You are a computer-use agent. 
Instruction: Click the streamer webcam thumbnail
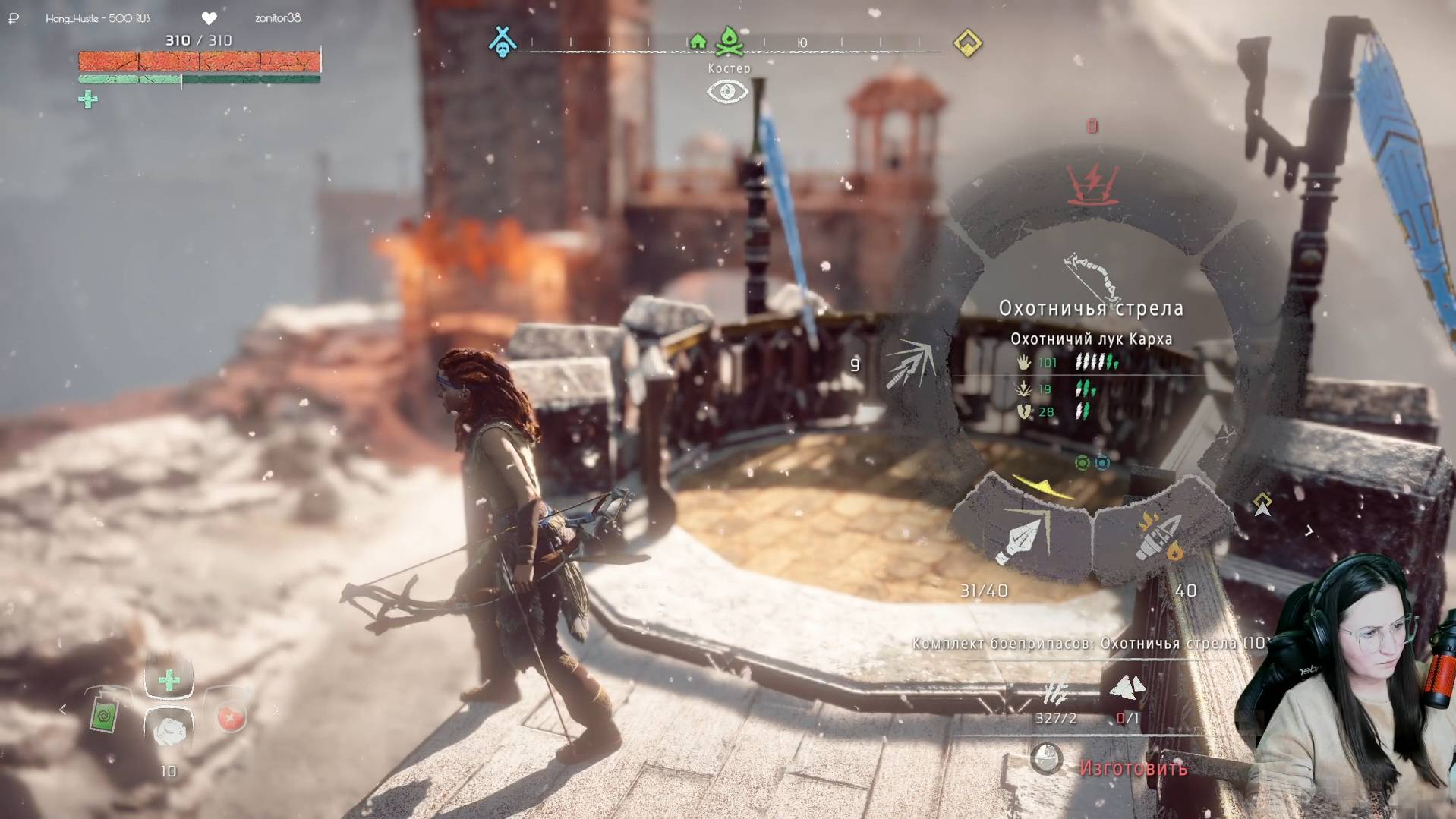[1351, 683]
